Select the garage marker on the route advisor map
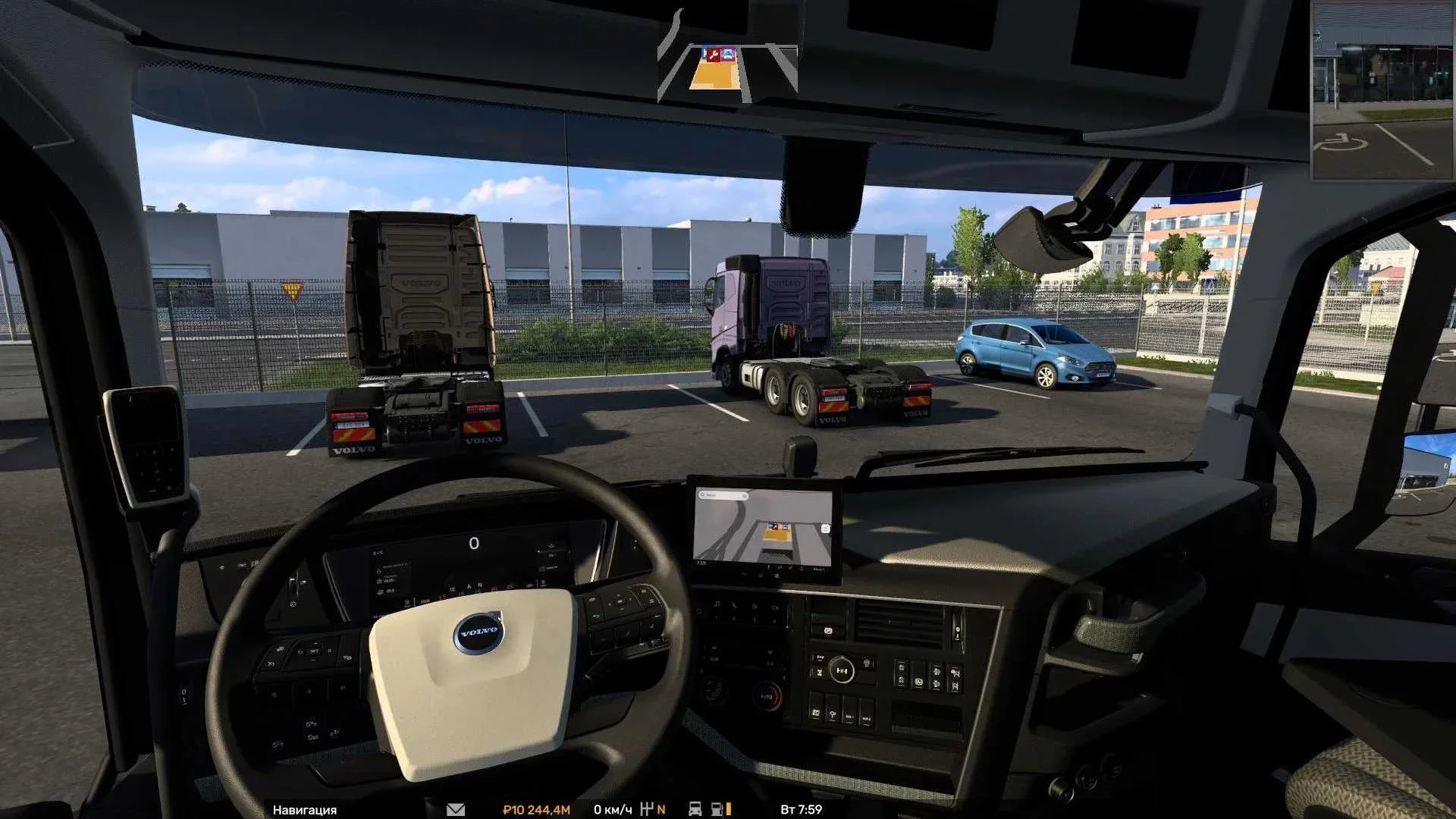This screenshot has height=819, width=1456. [728, 54]
